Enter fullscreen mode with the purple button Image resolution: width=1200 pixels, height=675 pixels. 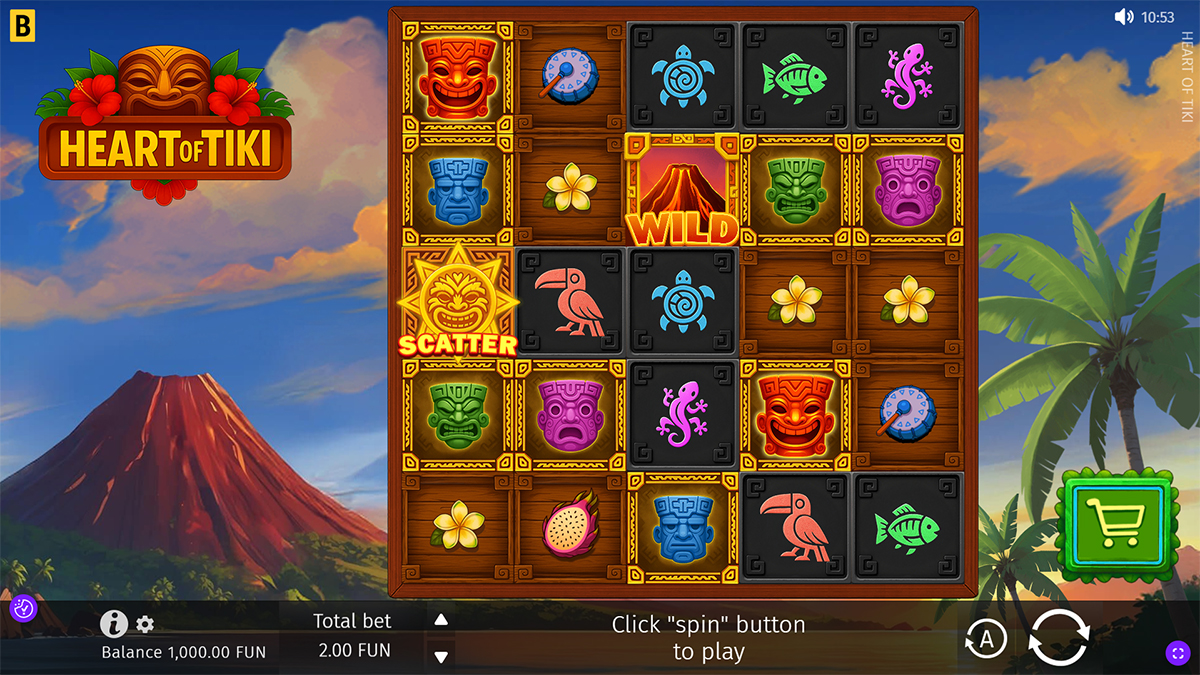pos(1177,653)
